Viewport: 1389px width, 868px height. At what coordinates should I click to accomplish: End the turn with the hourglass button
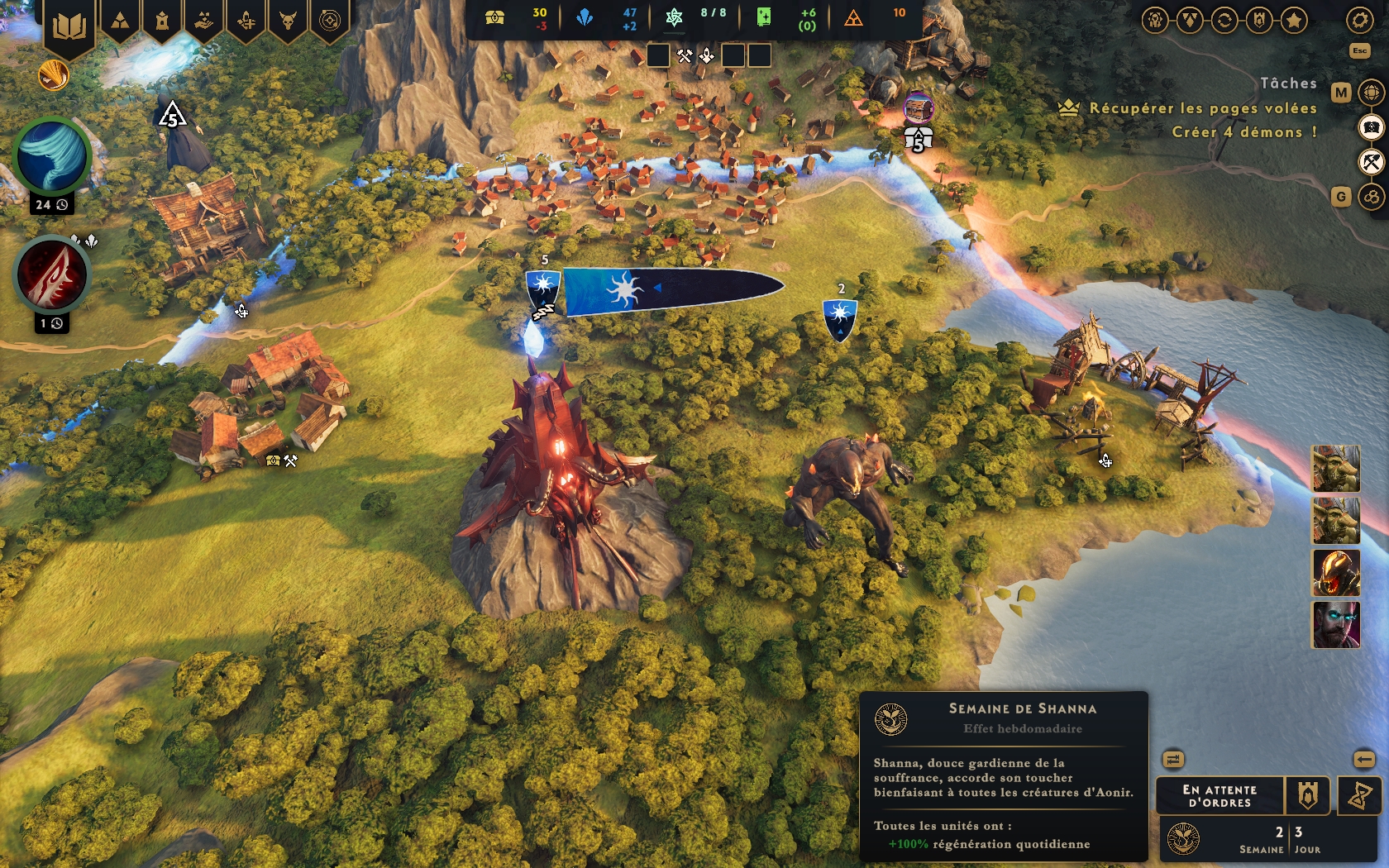pyautogui.click(x=1359, y=796)
